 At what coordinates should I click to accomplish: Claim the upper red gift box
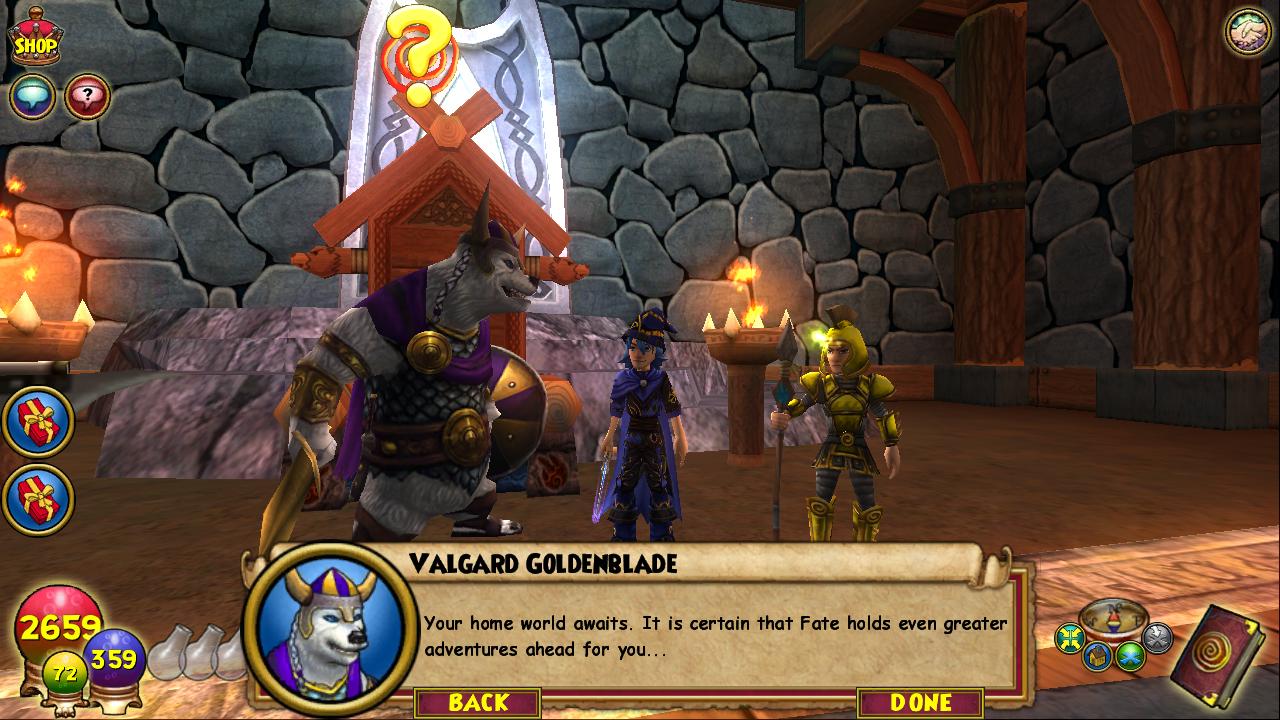tap(38, 422)
